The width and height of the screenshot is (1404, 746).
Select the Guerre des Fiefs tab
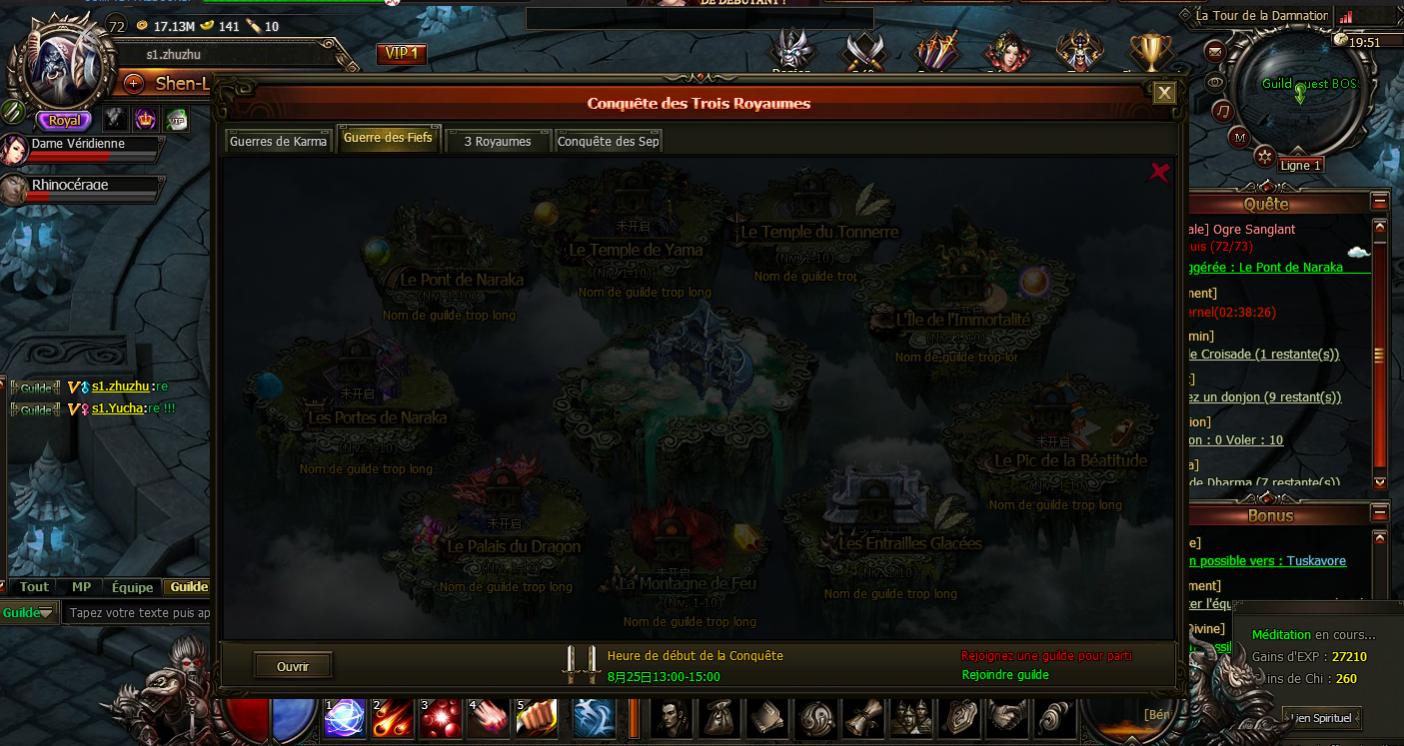pos(388,138)
